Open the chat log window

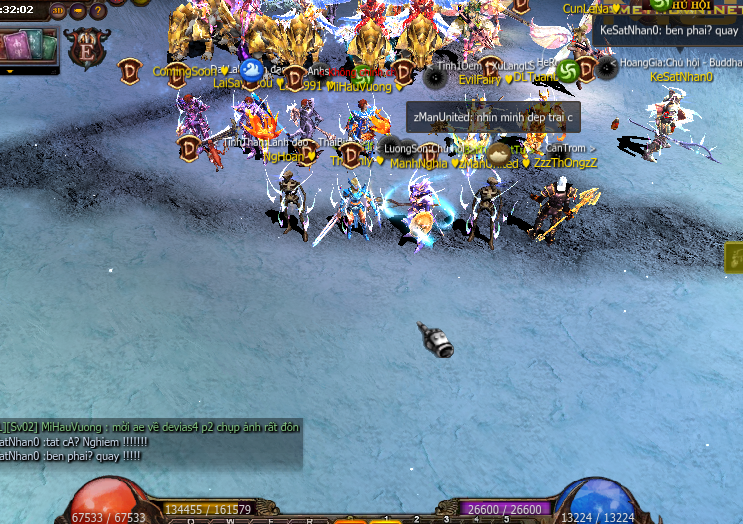pos(150,441)
